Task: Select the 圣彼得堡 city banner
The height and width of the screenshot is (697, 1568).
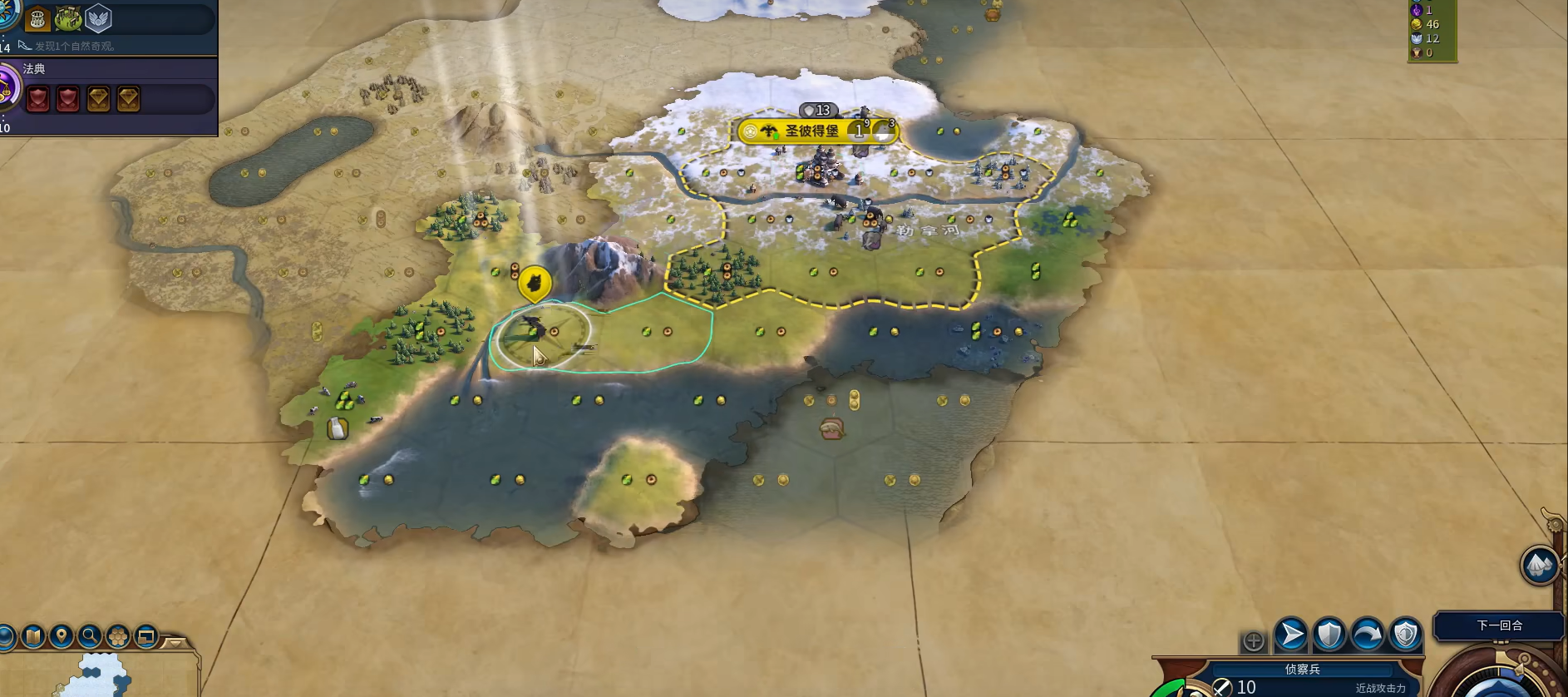Action: point(811,131)
